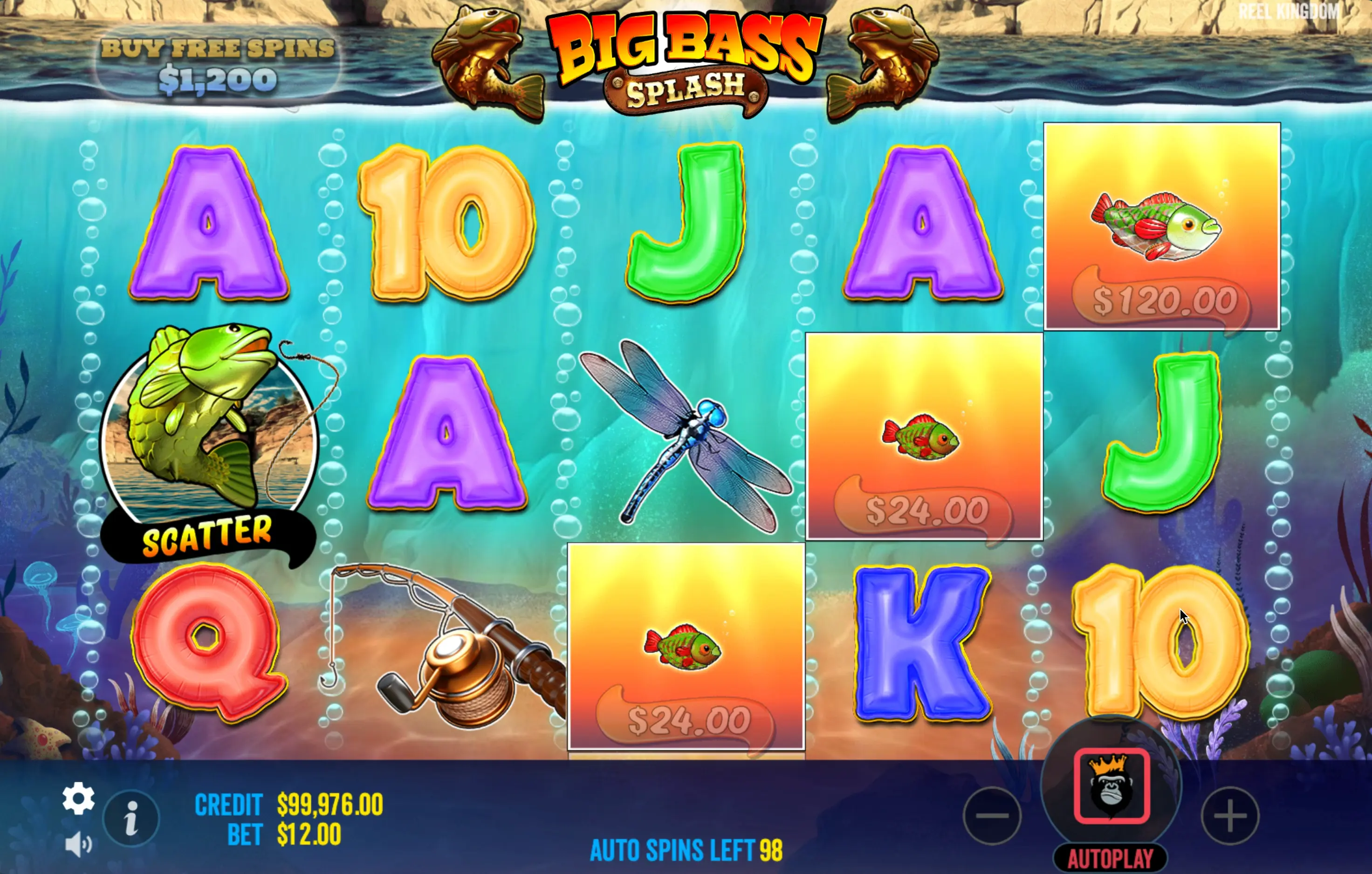Buy free spins for $1,200
Viewport: 1372px width, 874px height.
[x=217, y=65]
